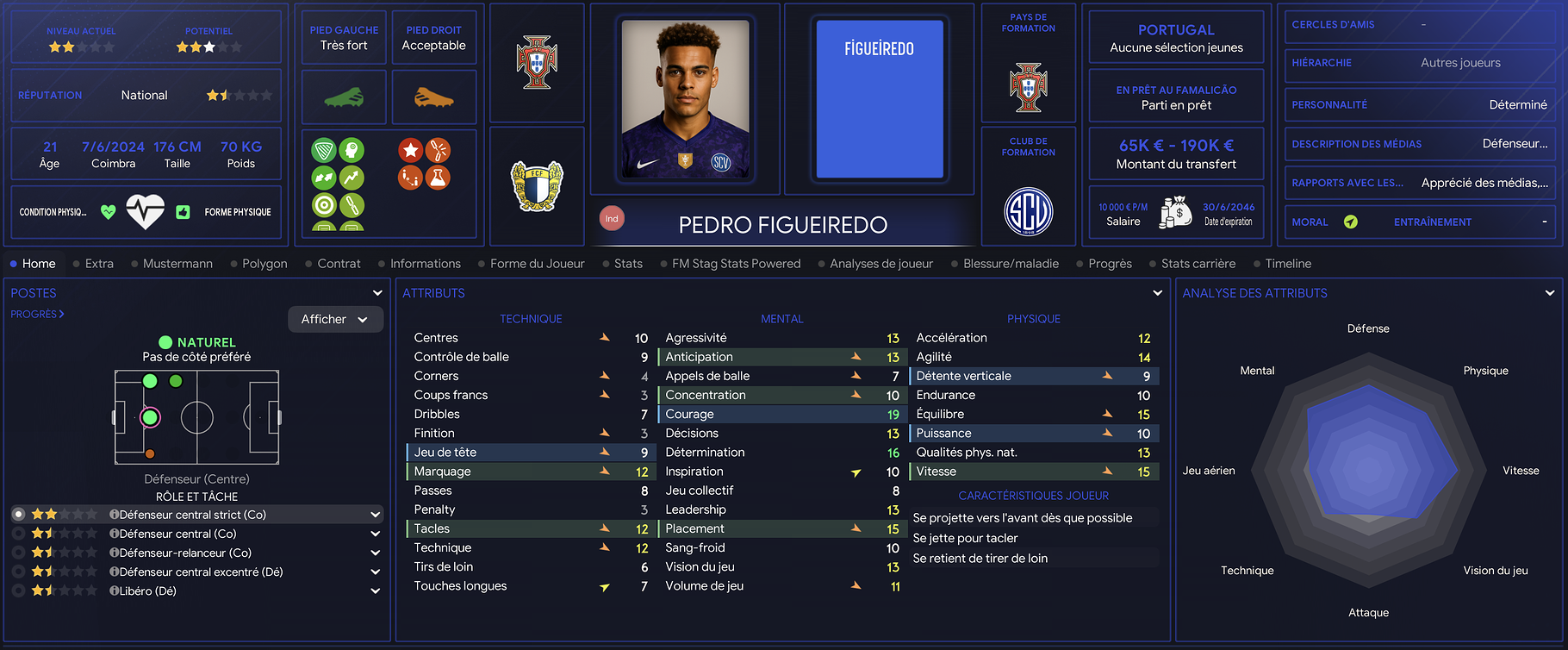Collapse the Attributs panel menu arrow
Image resolution: width=1568 pixels, height=650 pixels.
pyautogui.click(x=1157, y=293)
